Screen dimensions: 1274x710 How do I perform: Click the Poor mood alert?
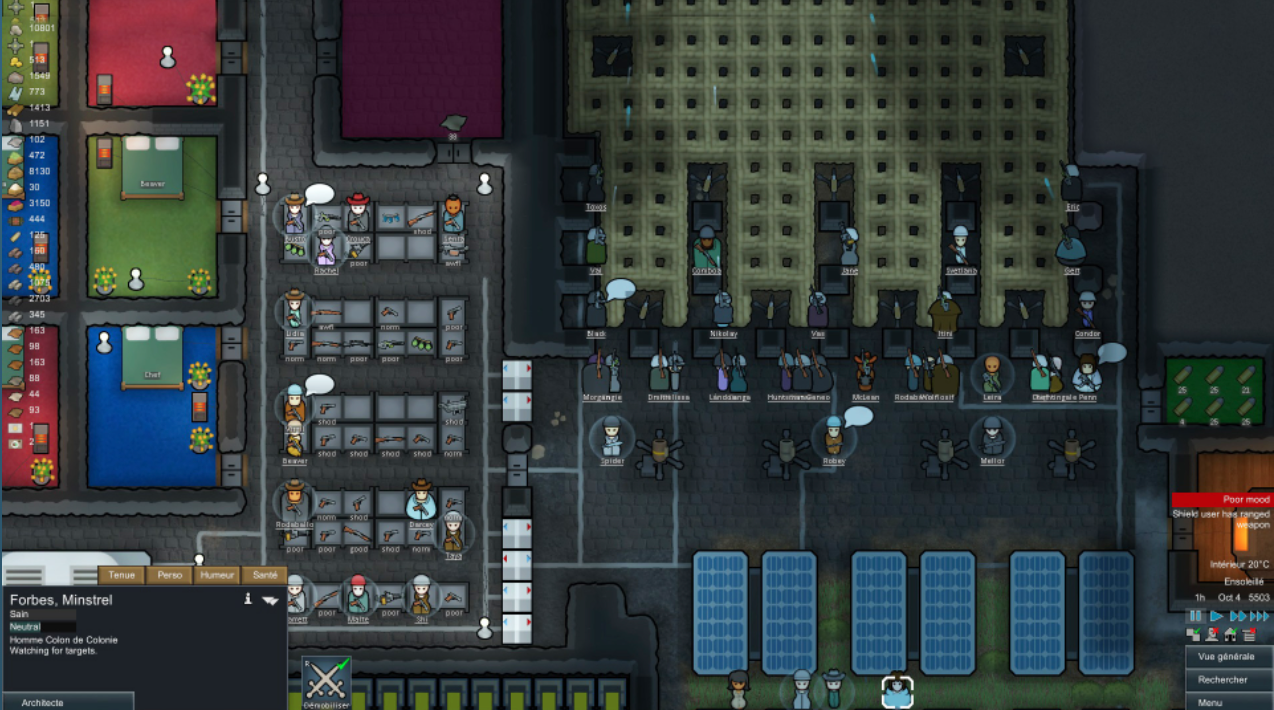point(1222,499)
